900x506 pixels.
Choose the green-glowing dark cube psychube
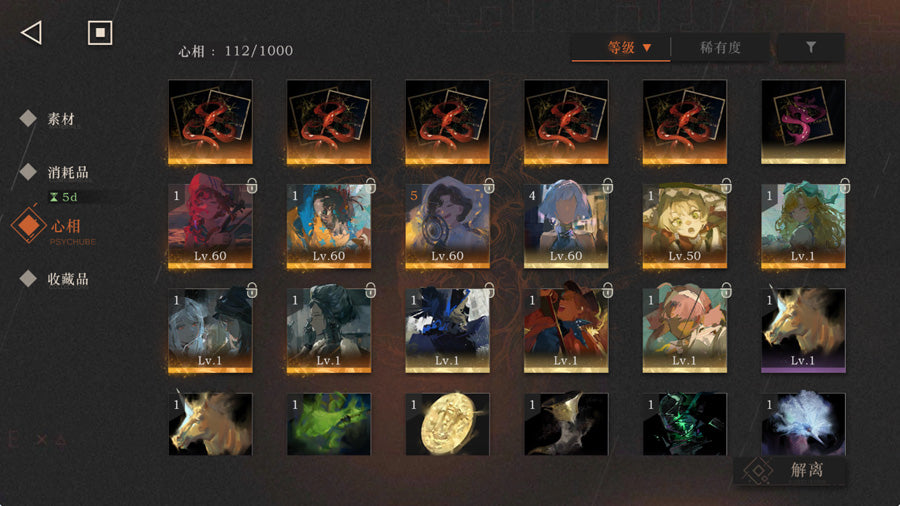click(x=684, y=425)
